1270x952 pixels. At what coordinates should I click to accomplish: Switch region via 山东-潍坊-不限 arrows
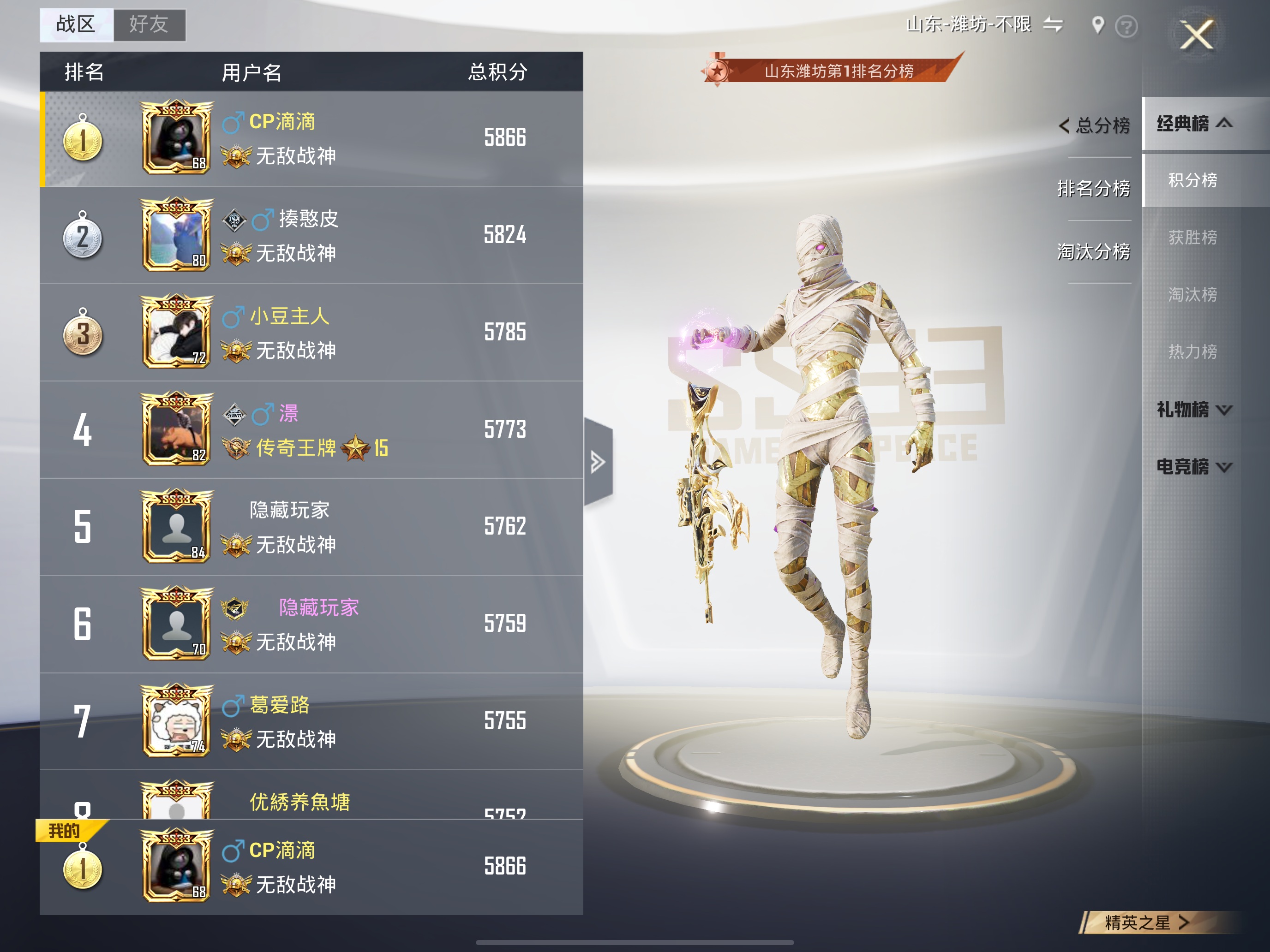coord(1053,24)
